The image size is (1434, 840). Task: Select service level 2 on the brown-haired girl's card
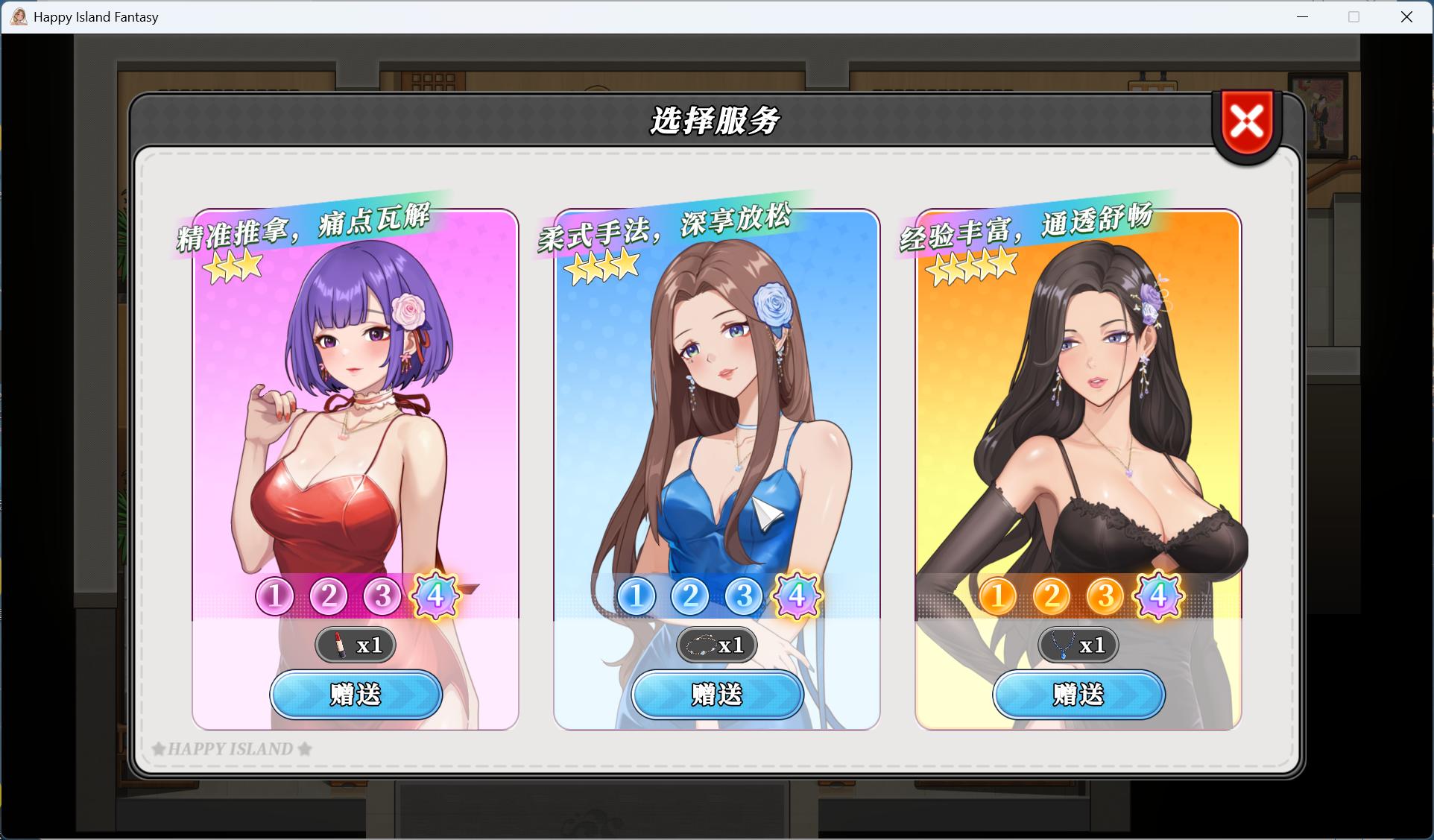click(x=689, y=596)
